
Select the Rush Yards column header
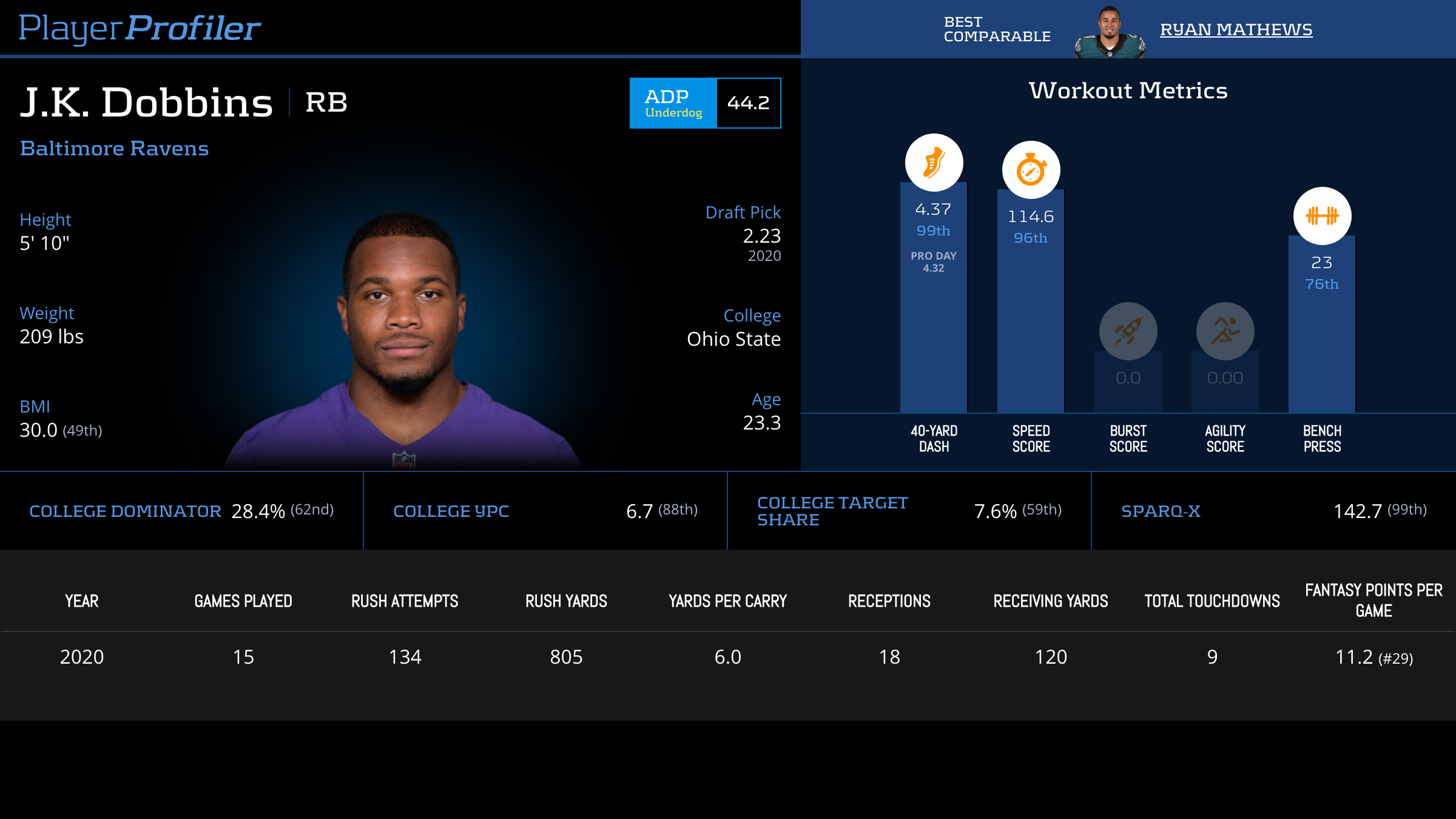(566, 601)
